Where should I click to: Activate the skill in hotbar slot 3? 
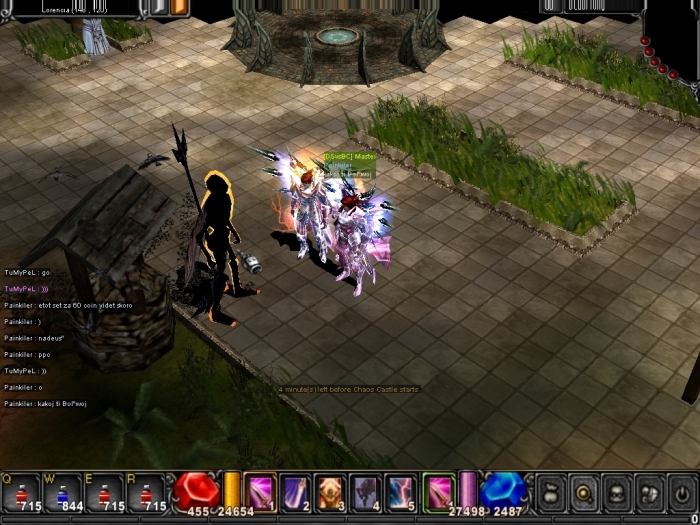pyautogui.click(x=330, y=490)
